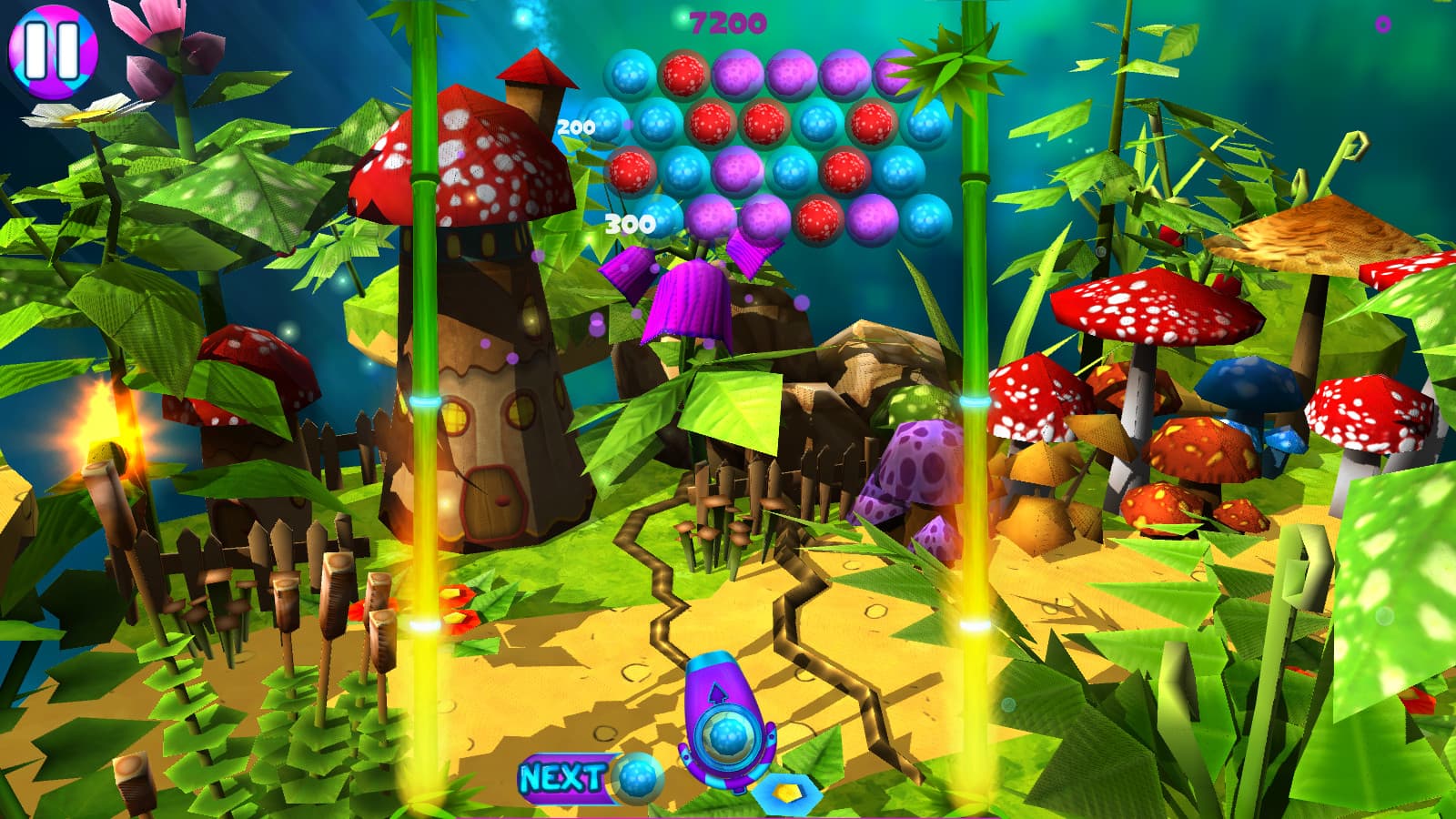Click the cyan bubble on the grid's left edge
1456x819 pixels.
604,119
